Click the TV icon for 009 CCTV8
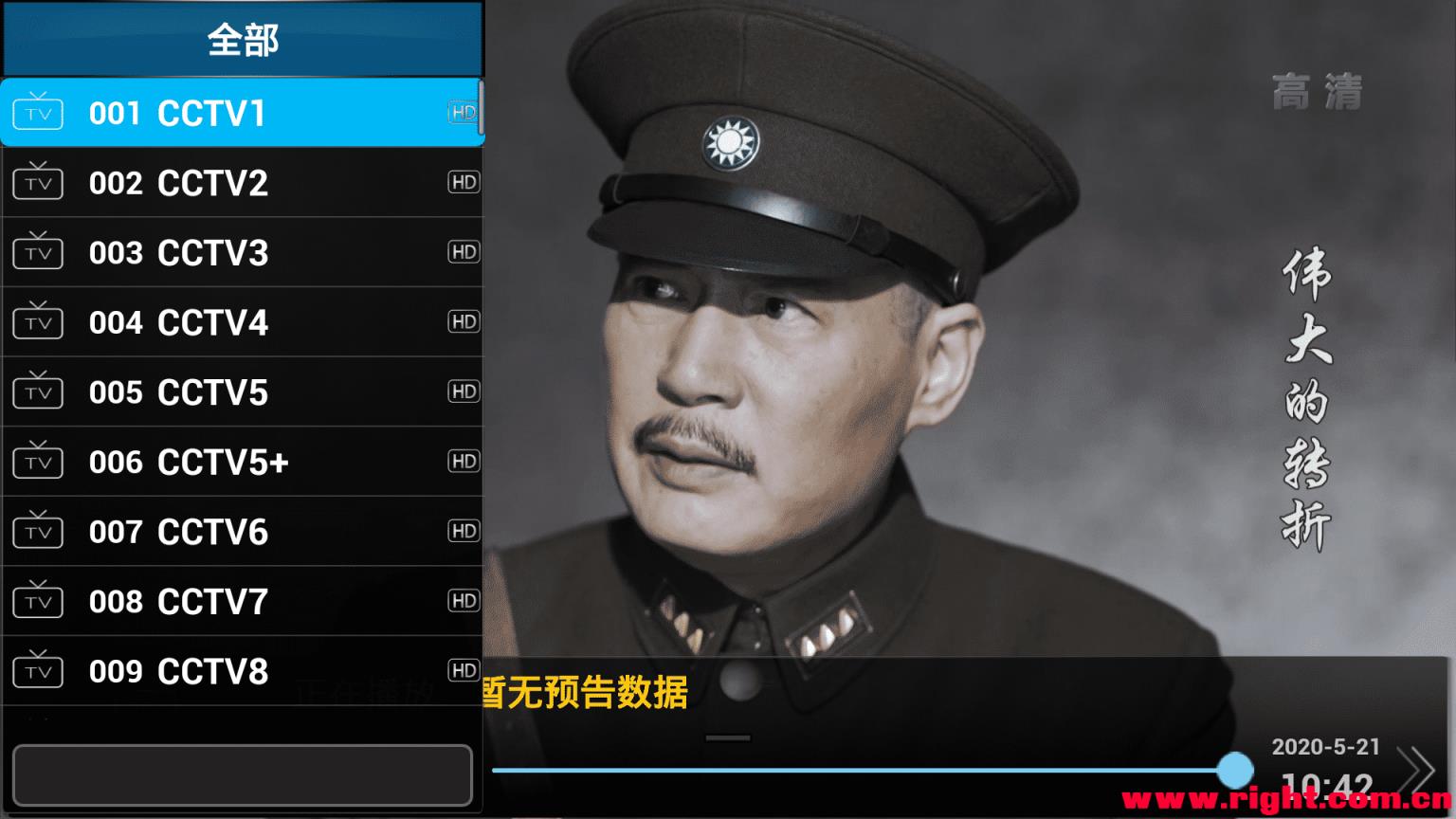Image resolution: width=1456 pixels, height=819 pixels. (x=37, y=670)
